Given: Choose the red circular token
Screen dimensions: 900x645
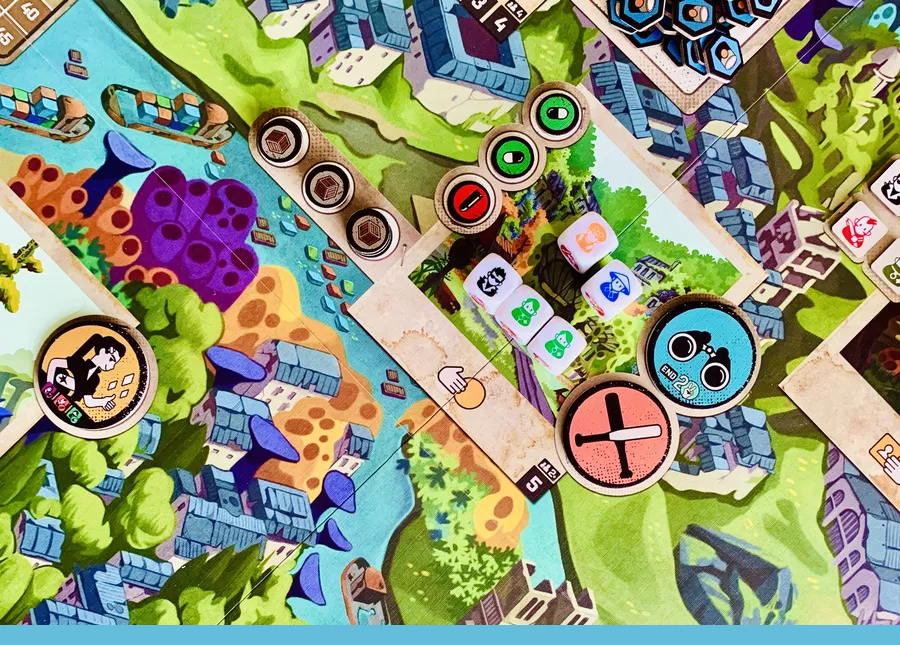Looking at the screenshot, I should tap(467, 199).
